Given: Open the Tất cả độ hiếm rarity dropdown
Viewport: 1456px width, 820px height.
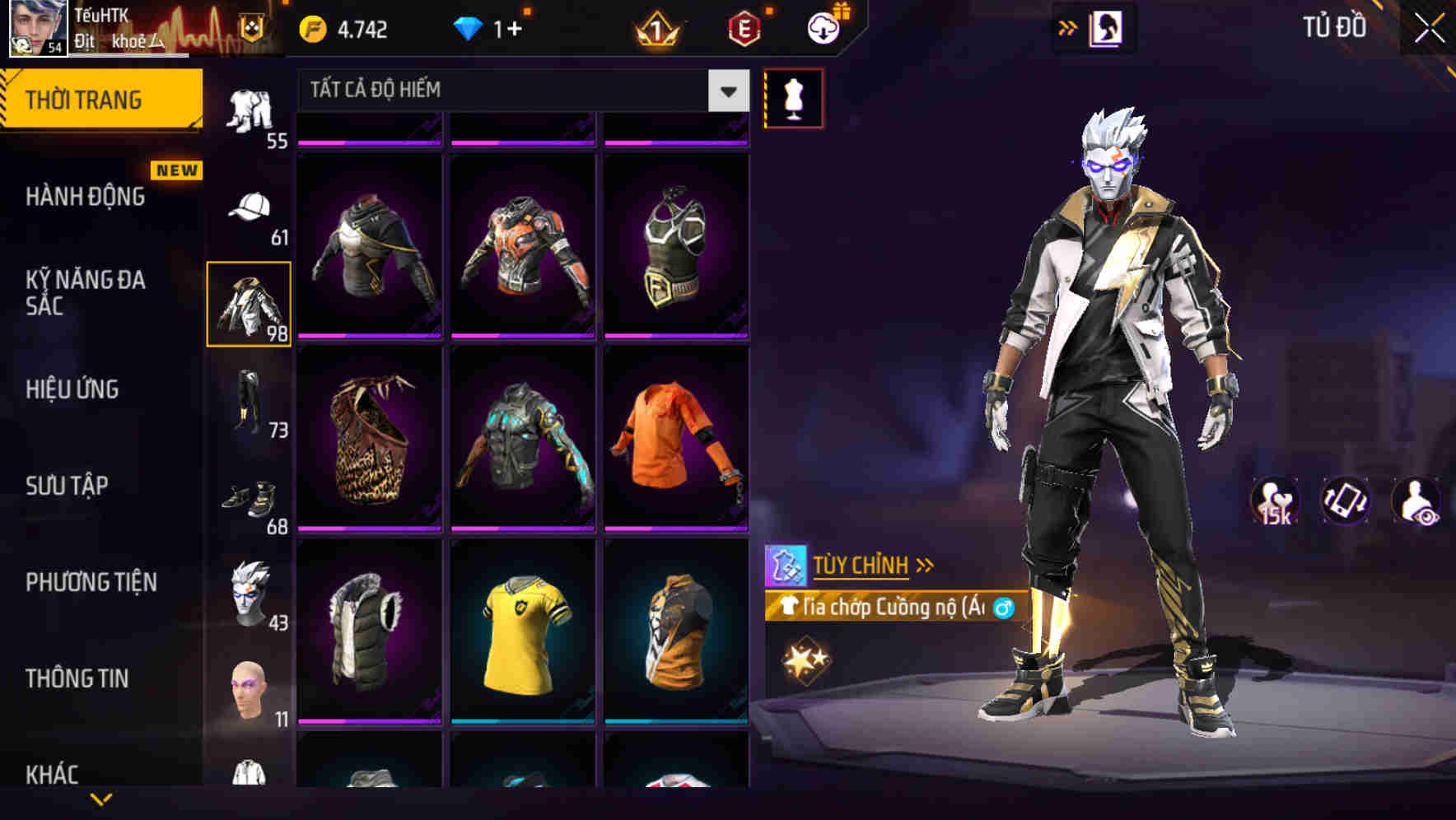Looking at the screenshot, I should (519, 91).
